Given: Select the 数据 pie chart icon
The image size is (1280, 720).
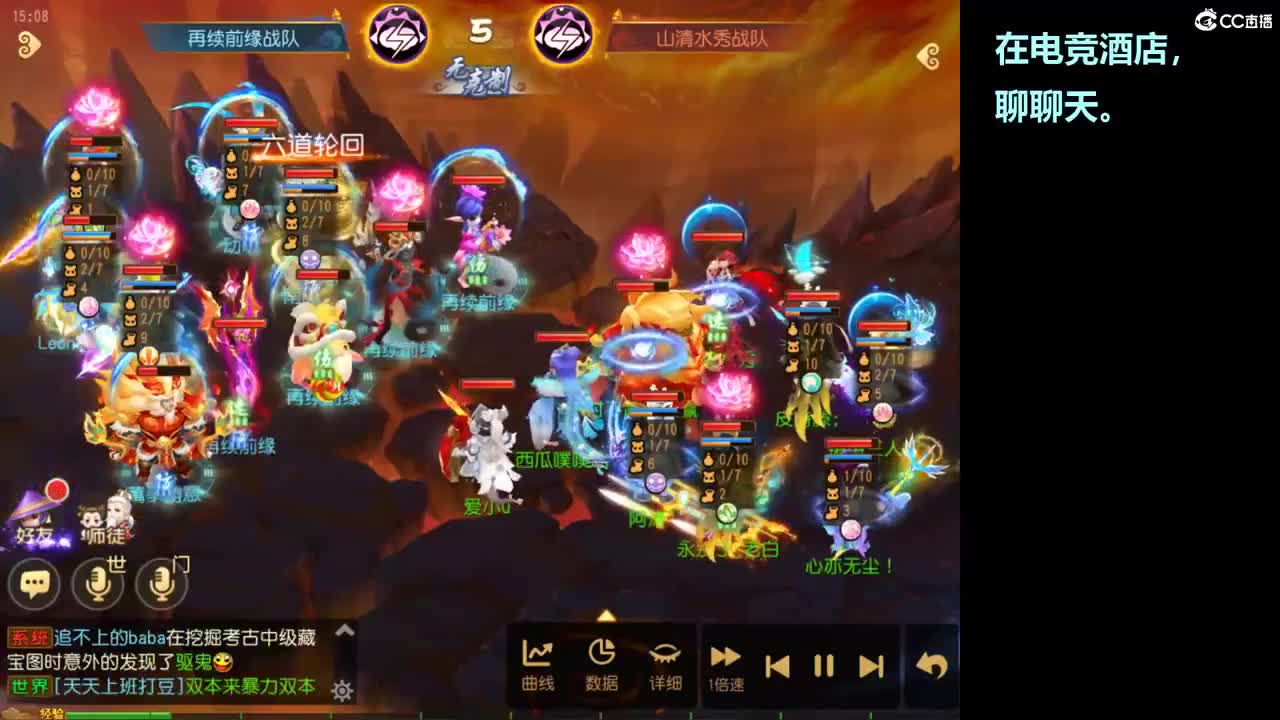Looking at the screenshot, I should click(x=602, y=655).
